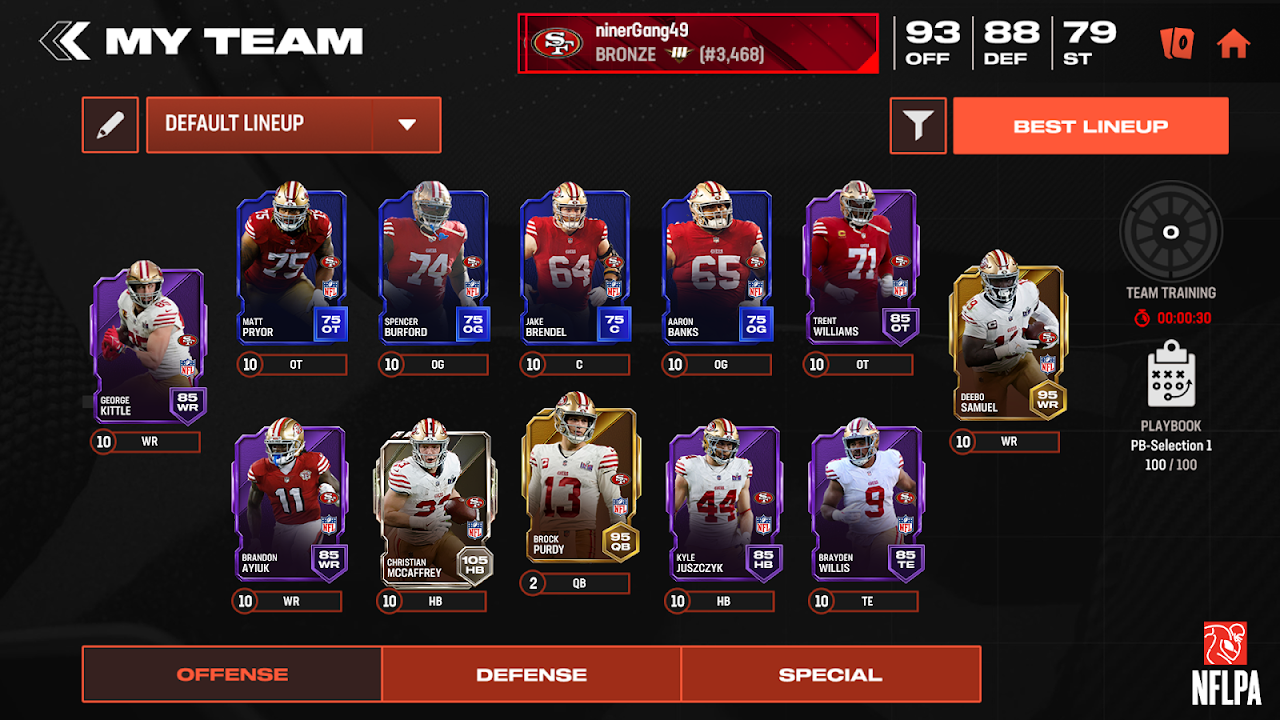View the ninerGang49 profile banner
Image resolution: width=1280 pixels, height=720 pixels.
pyautogui.click(x=697, y=43)
